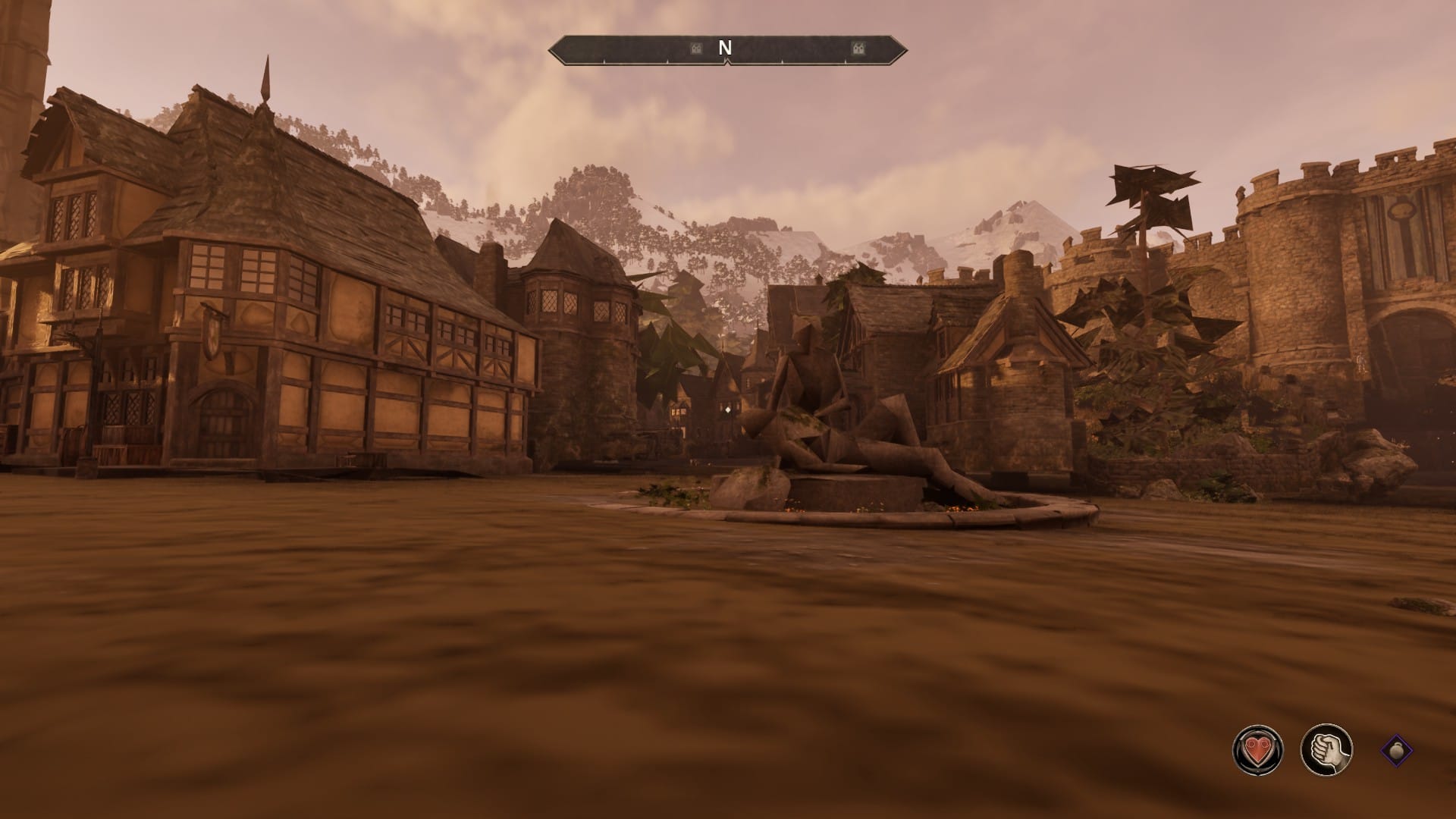This screenshot has height=819, width=1456.
Task: Select the clenched fist weapon icon
Action: 1326,749
